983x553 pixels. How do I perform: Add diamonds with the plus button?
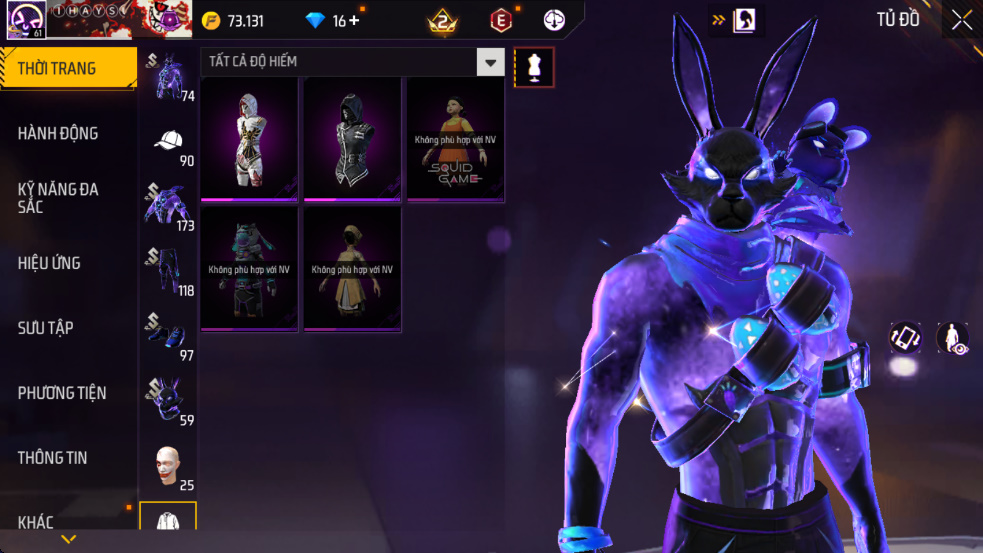(x=354, y=21)
